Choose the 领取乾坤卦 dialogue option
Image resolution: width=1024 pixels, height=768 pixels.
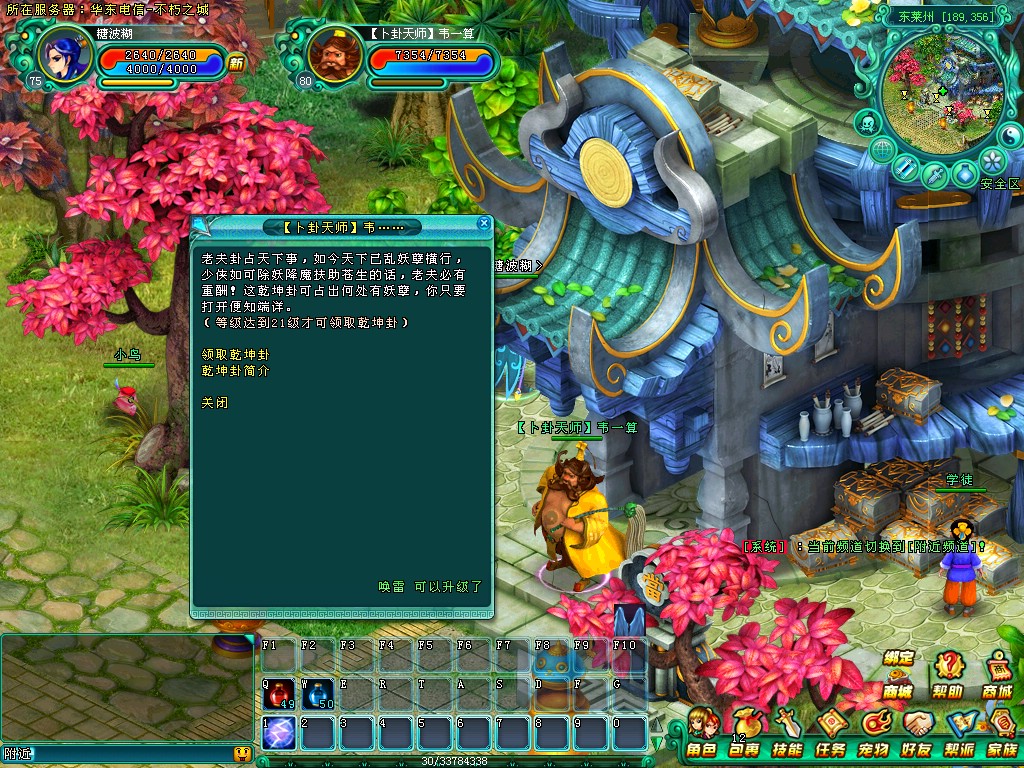click(x=235, y=354)
